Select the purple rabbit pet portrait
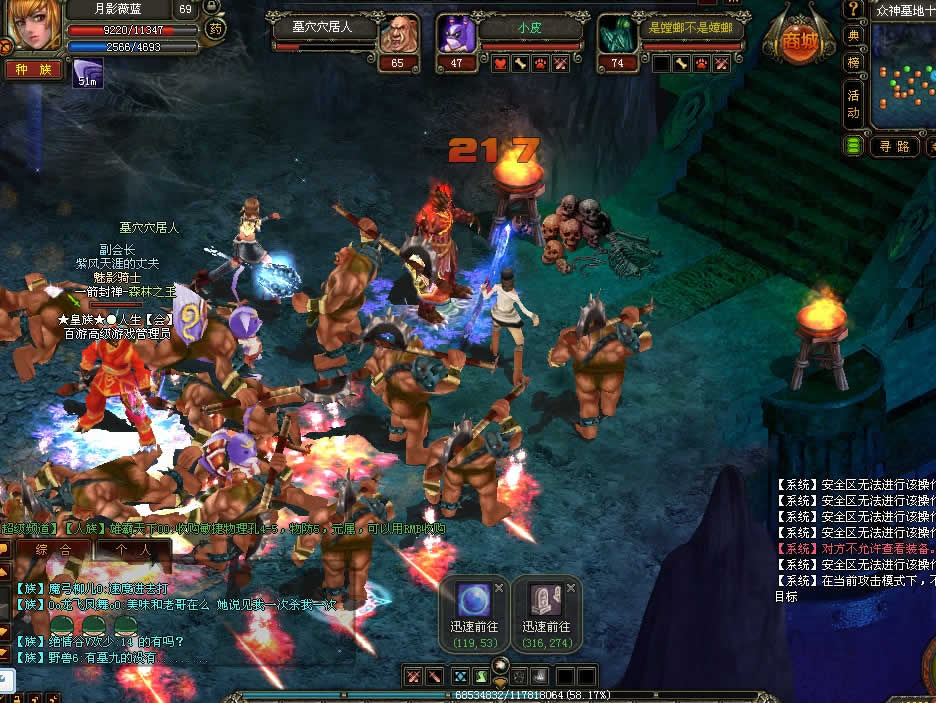This screenshot has height=703, width=936. (x=456, y=34)
